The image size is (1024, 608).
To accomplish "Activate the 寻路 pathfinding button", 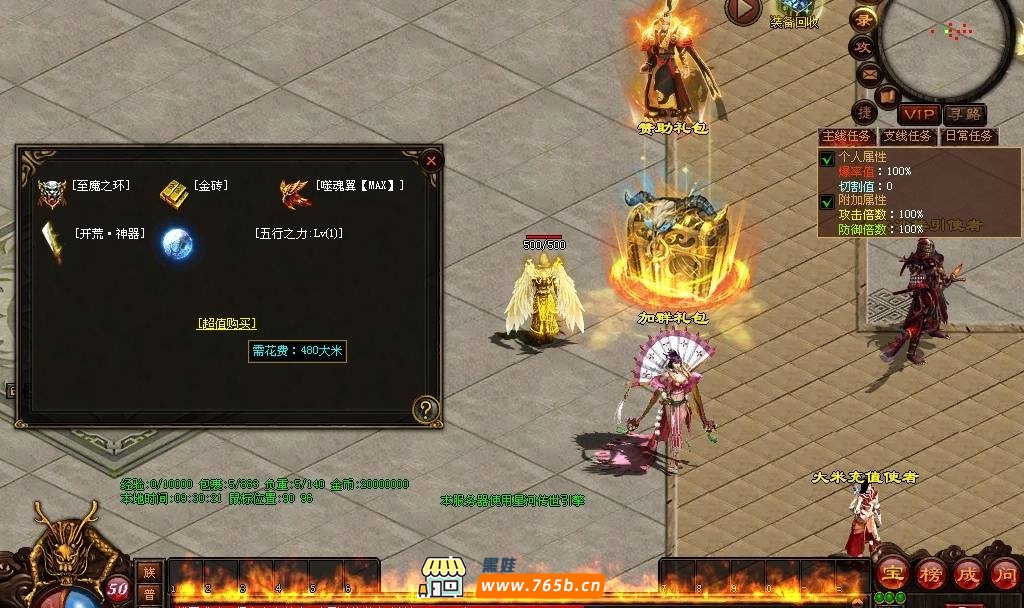I will click(x=965, y=115).
